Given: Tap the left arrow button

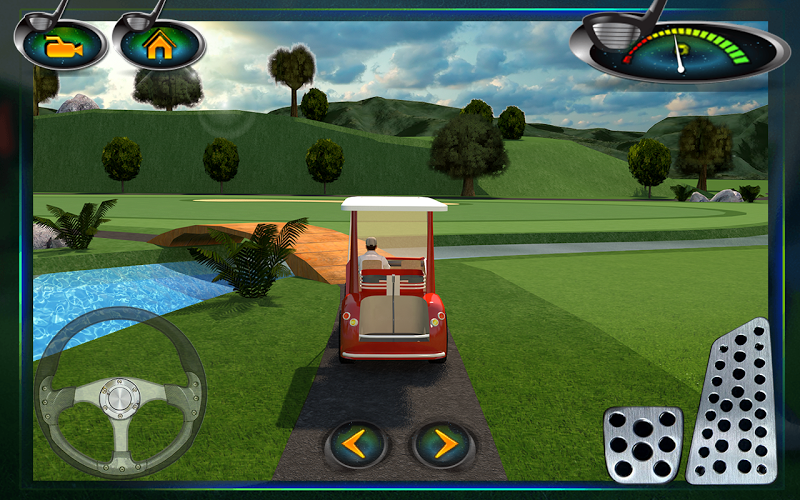Looking at the screenshot, I should pos(357,443).
